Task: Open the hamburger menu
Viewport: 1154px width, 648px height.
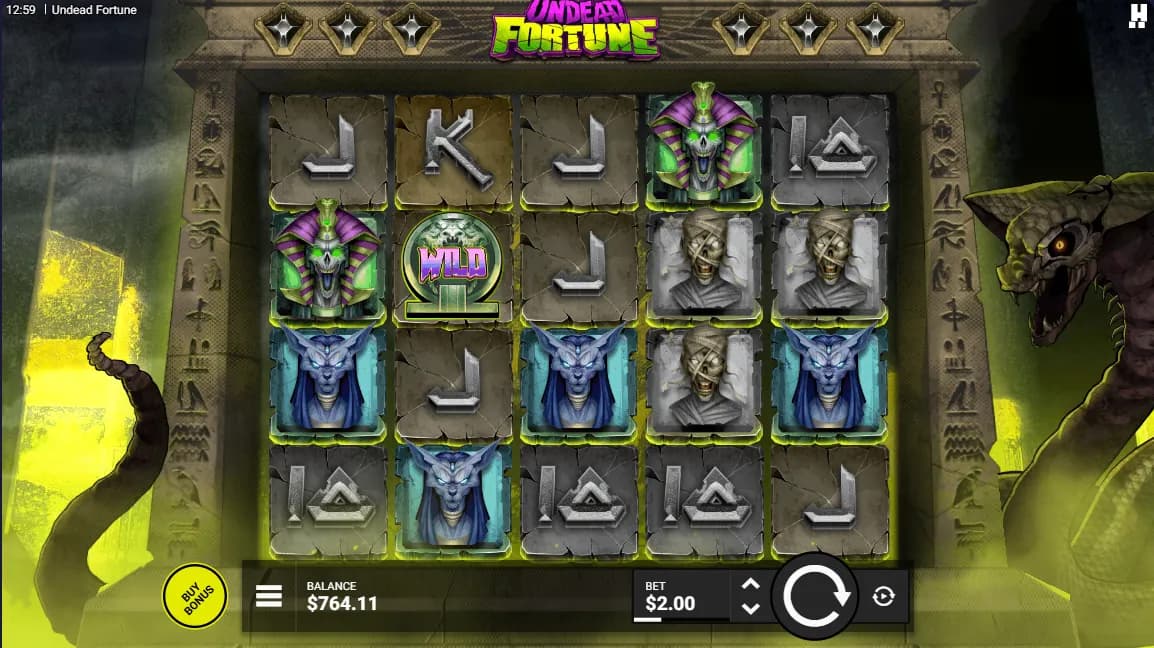Action: 269,597
